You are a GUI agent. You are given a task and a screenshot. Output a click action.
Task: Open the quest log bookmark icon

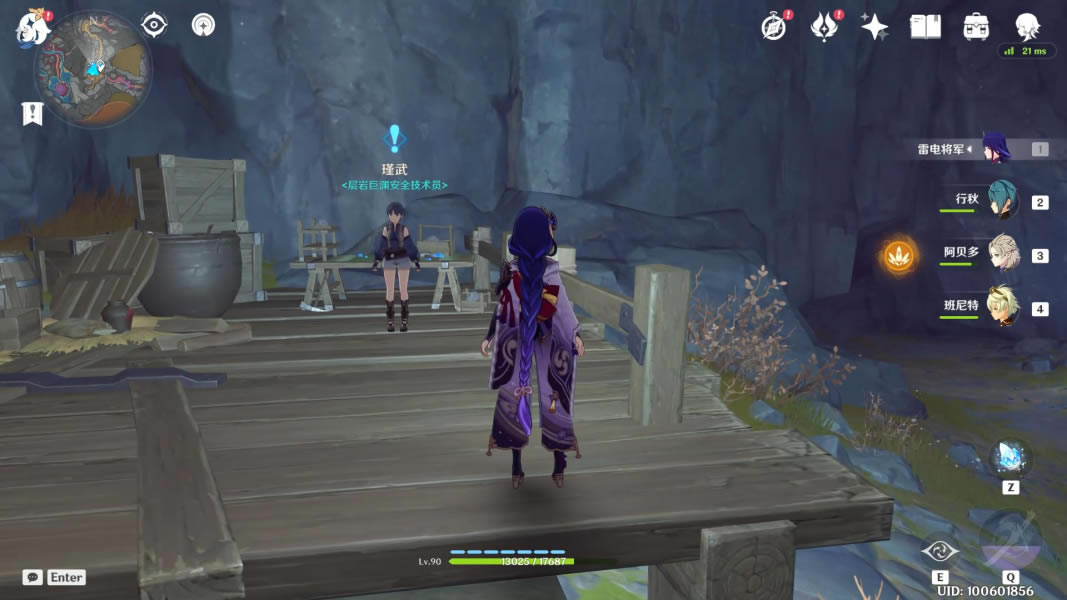tap(32, 114)
